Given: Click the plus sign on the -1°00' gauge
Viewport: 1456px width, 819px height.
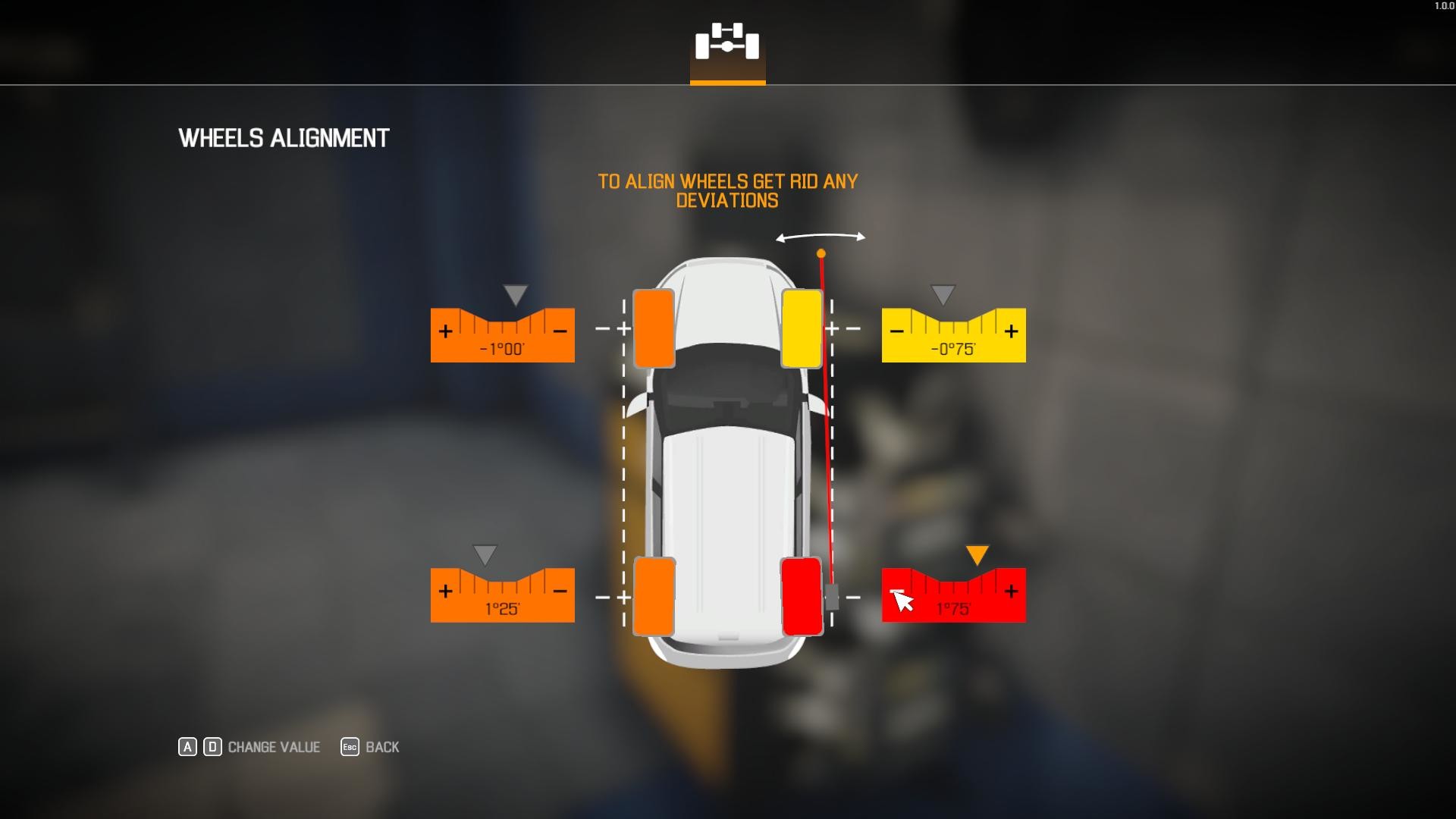Looking at the screenshot, I should [445, 331].
